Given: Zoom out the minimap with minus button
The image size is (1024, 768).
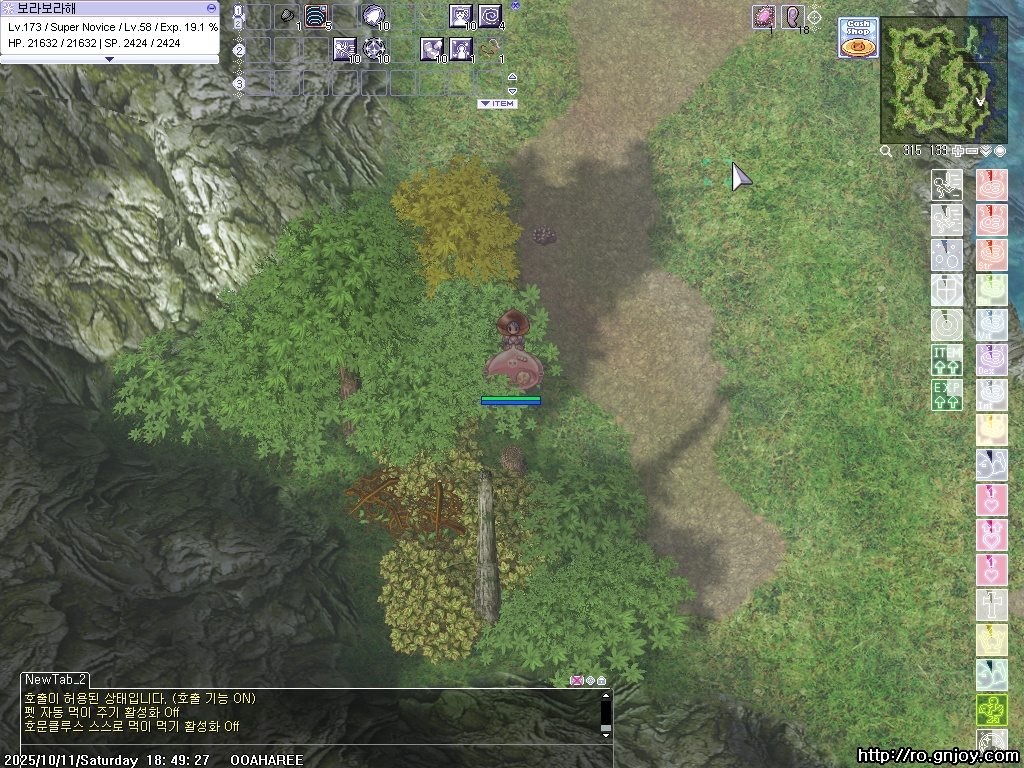Looking at the screenshot, I should pyautogui.click(x=972, y=151).
